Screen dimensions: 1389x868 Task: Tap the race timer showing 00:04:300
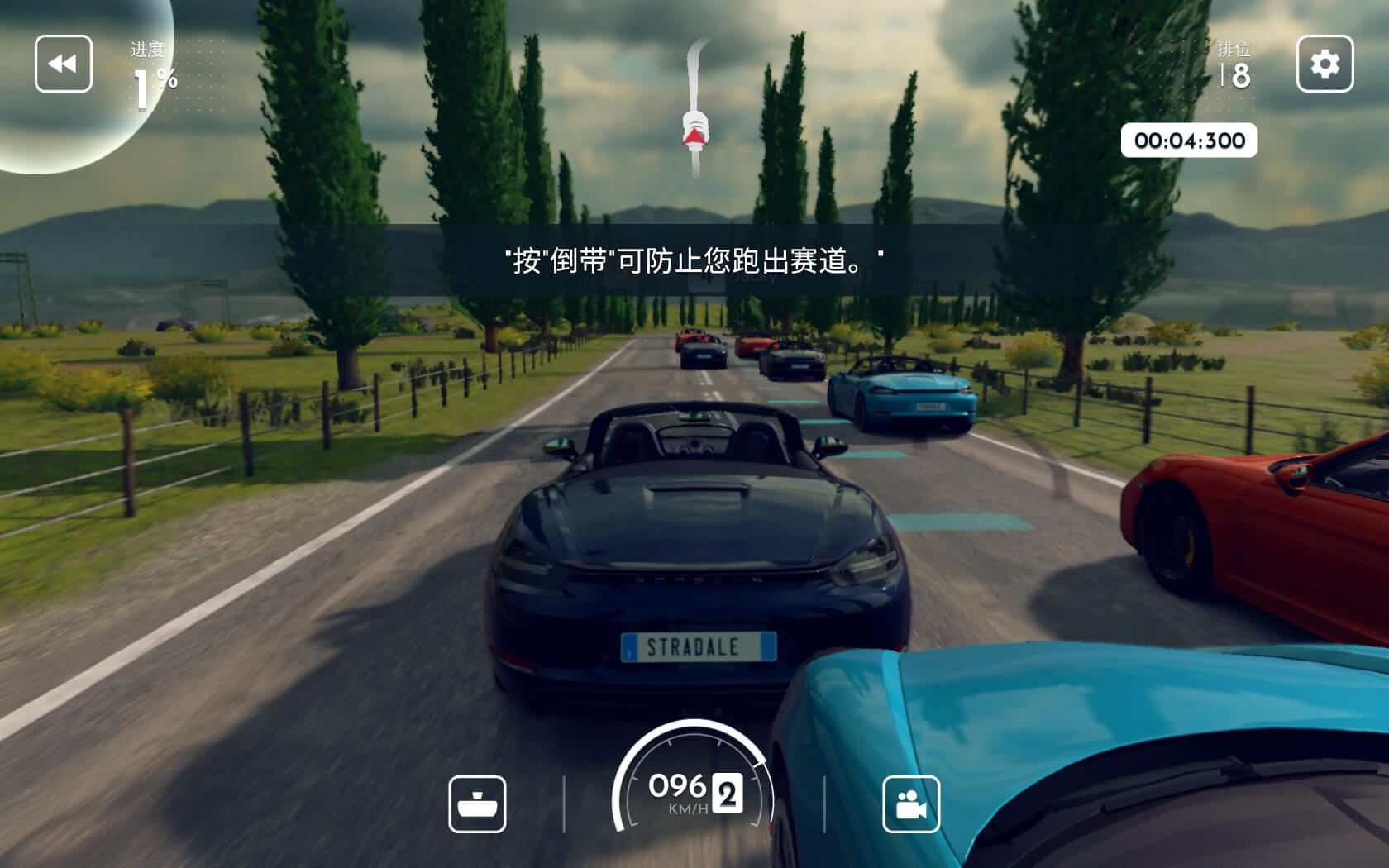point(1191,141)
